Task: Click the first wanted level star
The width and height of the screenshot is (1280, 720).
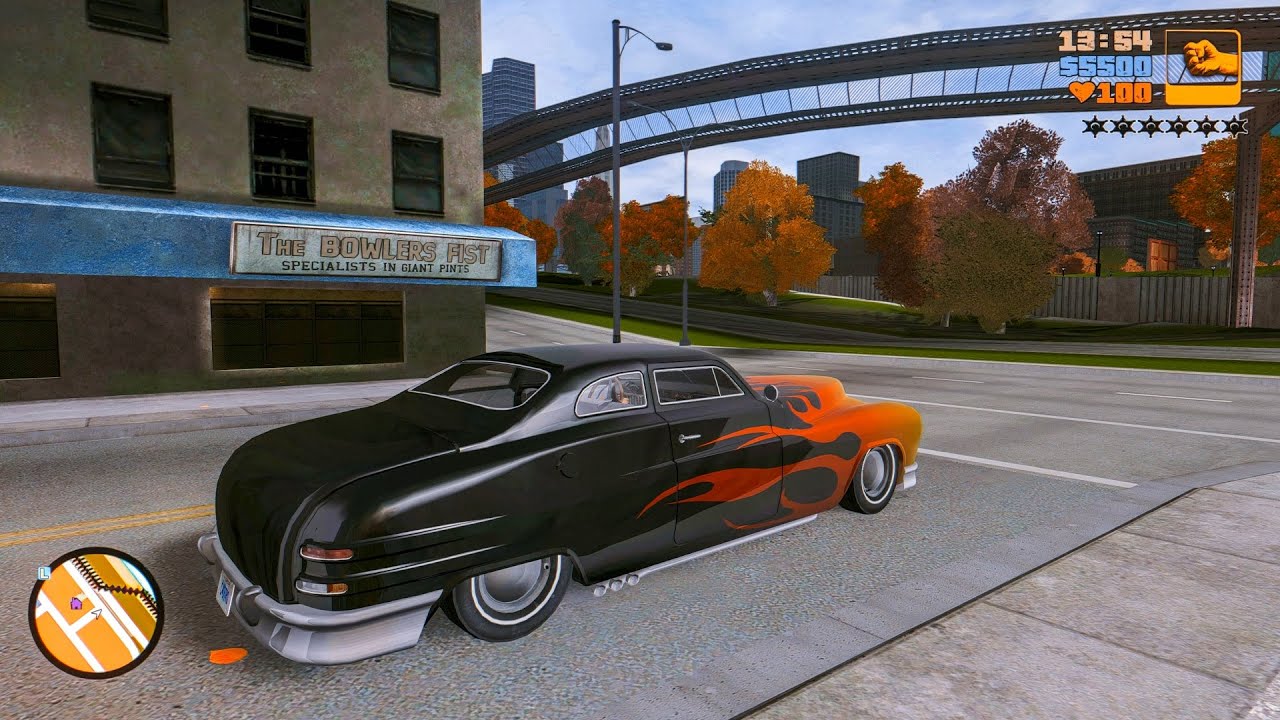Action: 1094,126
